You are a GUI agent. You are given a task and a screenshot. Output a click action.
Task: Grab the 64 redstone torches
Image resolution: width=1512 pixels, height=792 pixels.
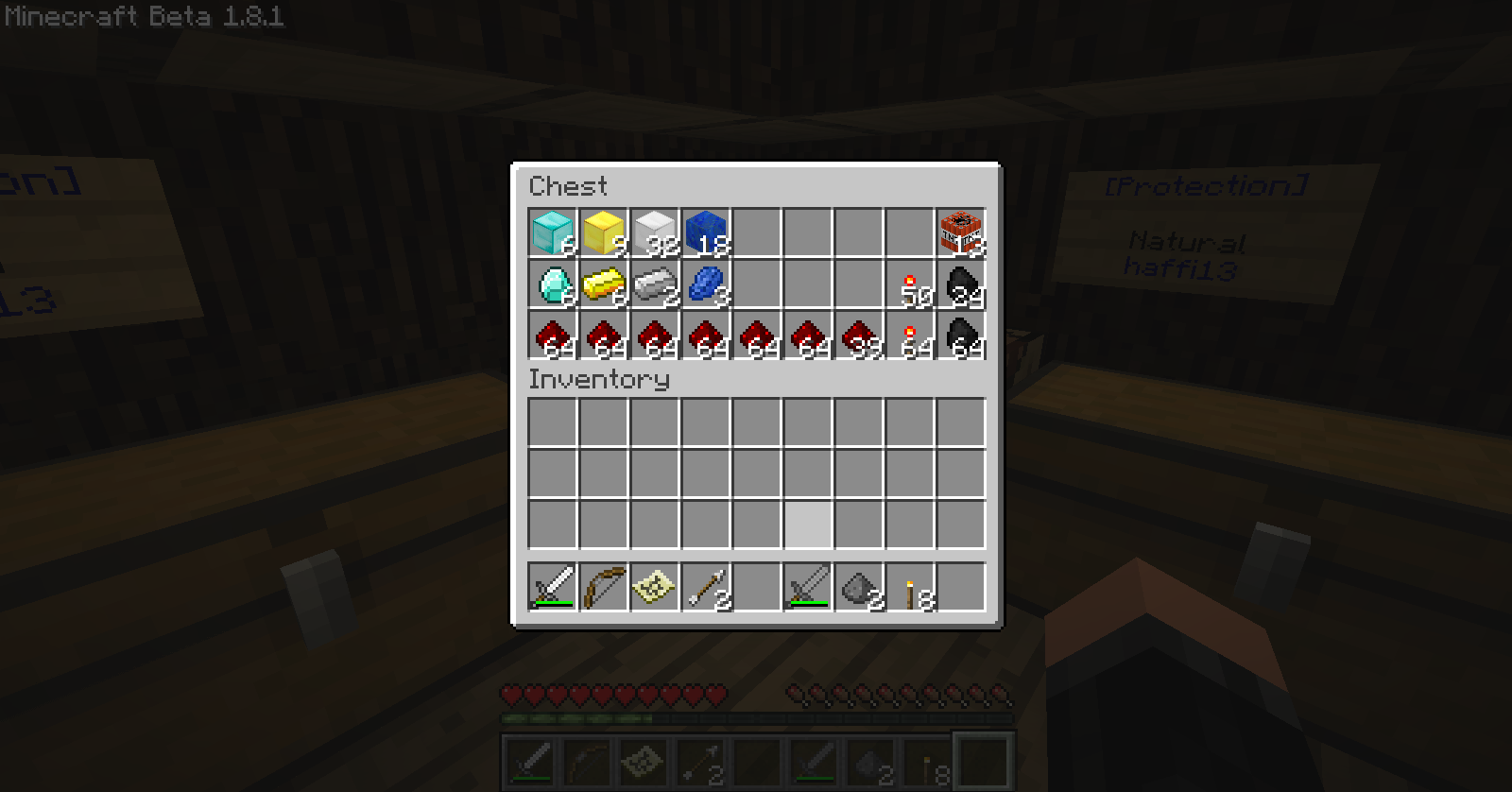(x=910, y=335)
